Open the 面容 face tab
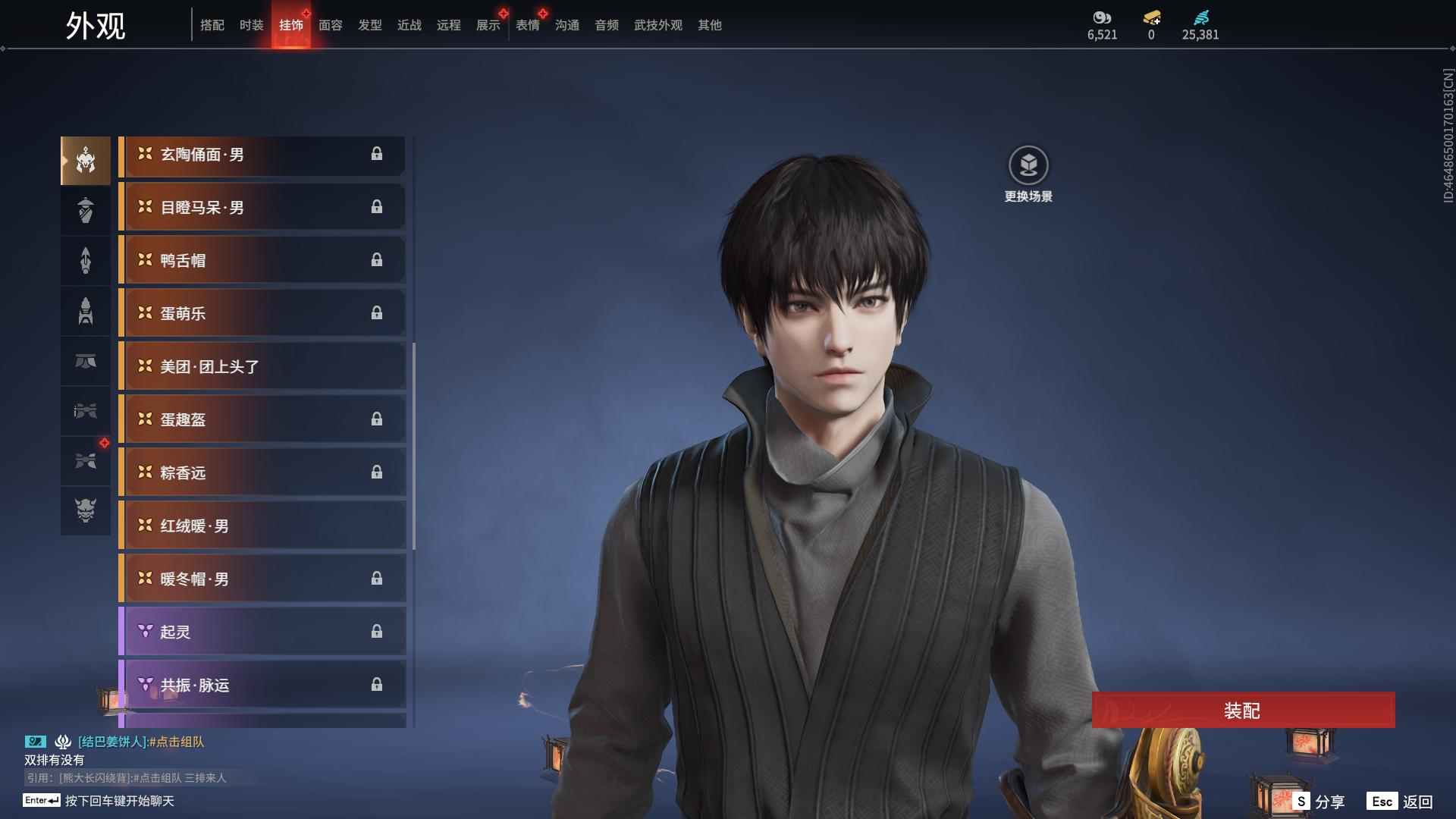 (x=330, y=25)
